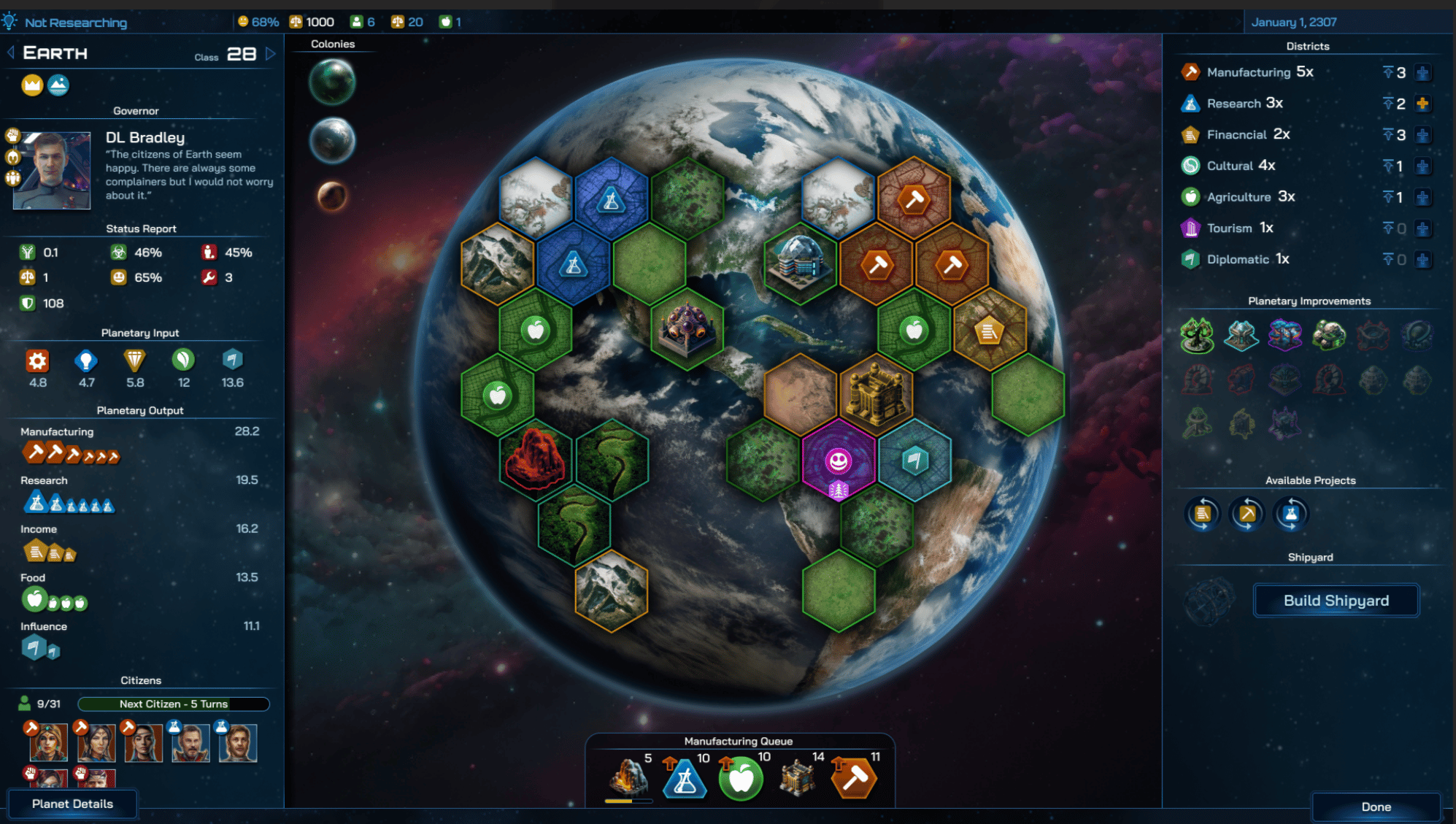Select the green apple item in queue

coord(741,779)
